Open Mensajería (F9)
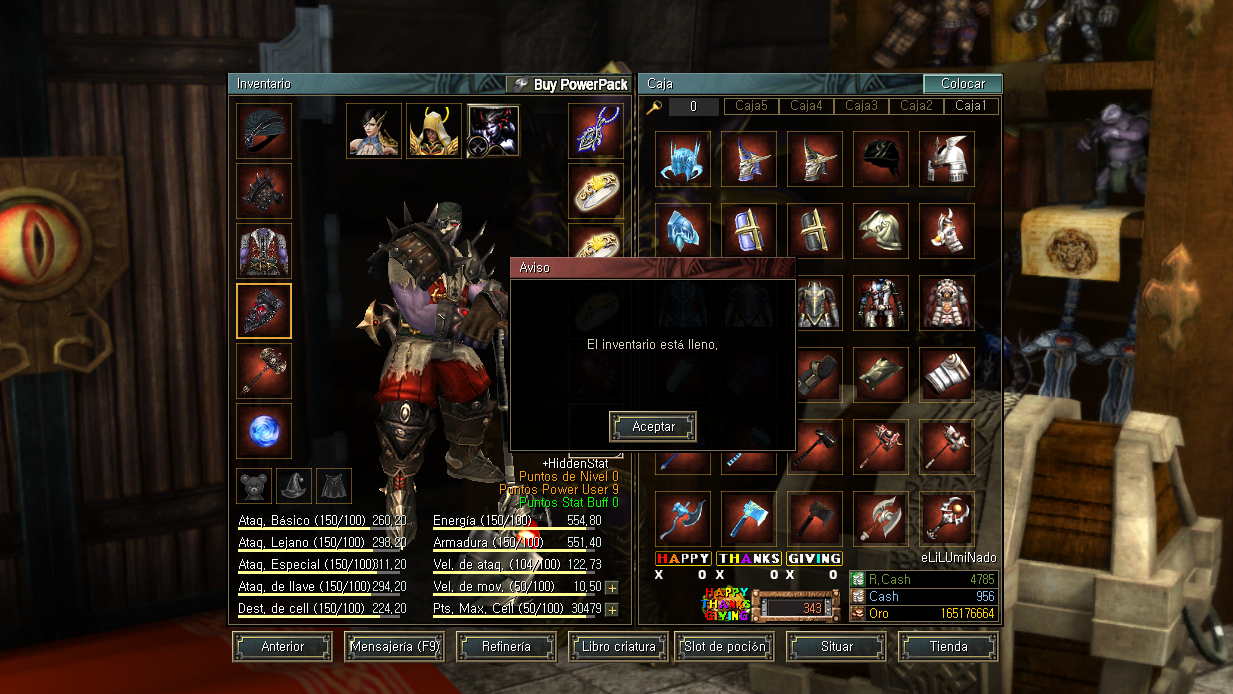The width and height of the screenshot is (1233, 694). coord(394,647)
